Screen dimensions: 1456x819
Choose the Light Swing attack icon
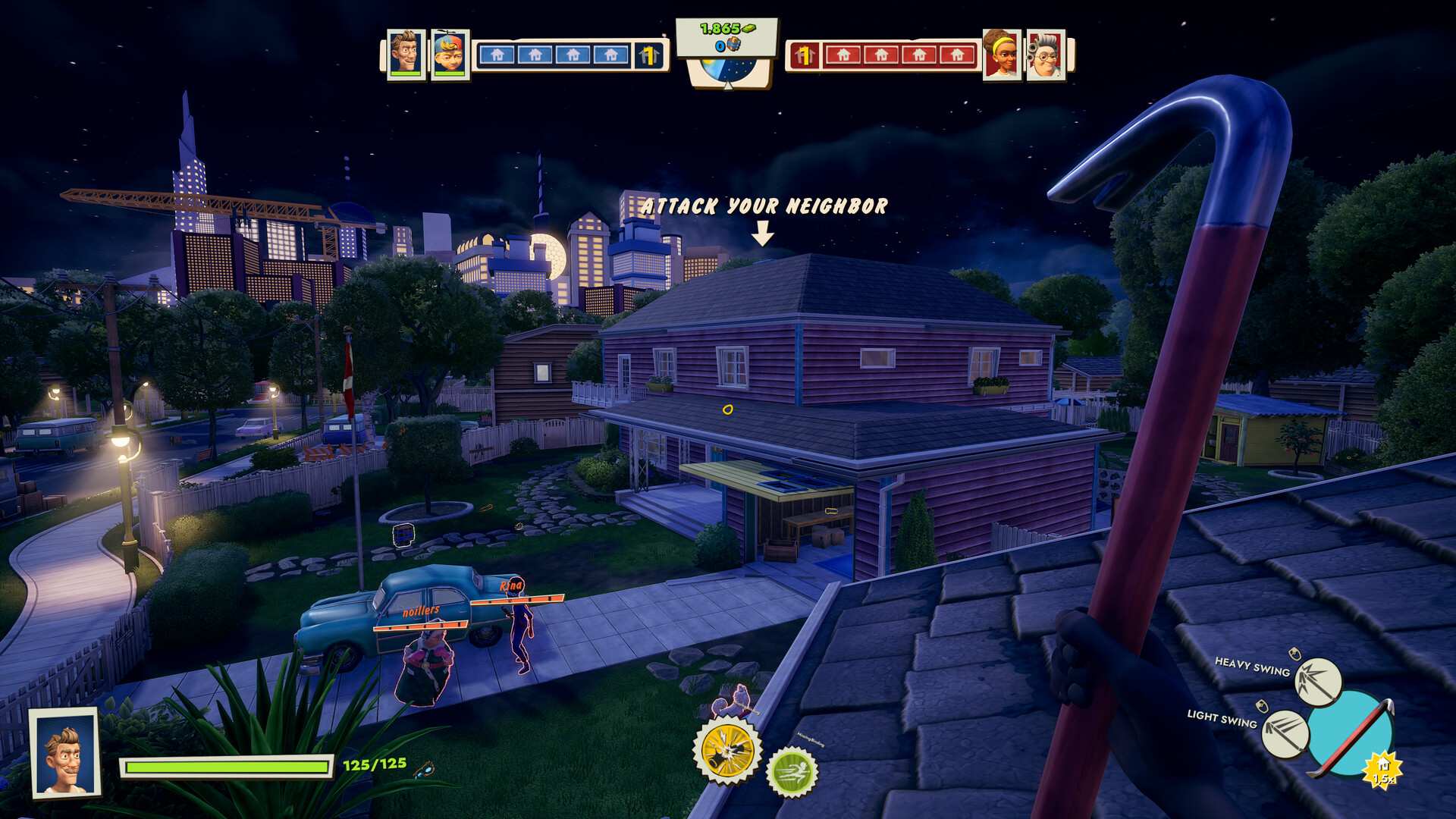click(x=1285, y=733)
